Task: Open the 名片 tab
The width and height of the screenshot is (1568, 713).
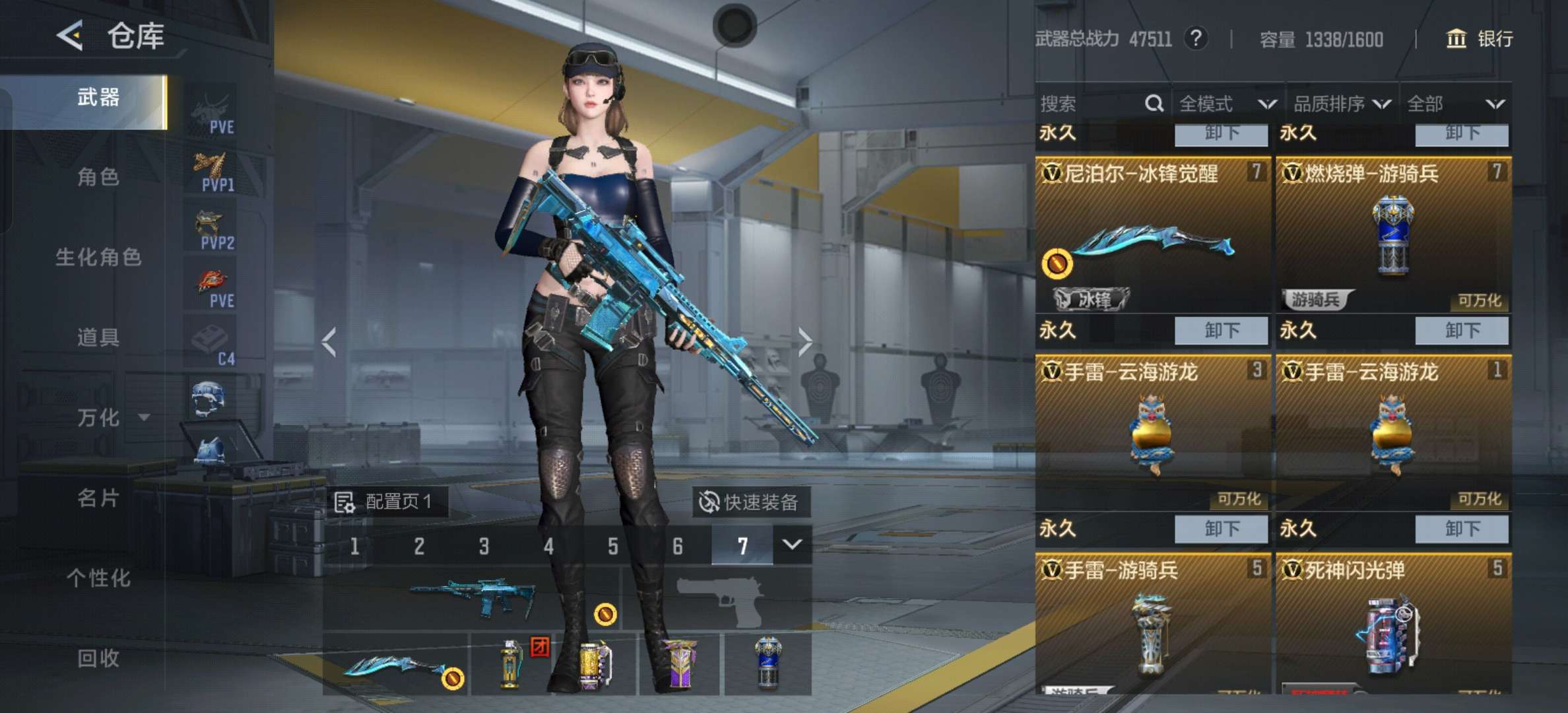Action: [x=98, y=498]
